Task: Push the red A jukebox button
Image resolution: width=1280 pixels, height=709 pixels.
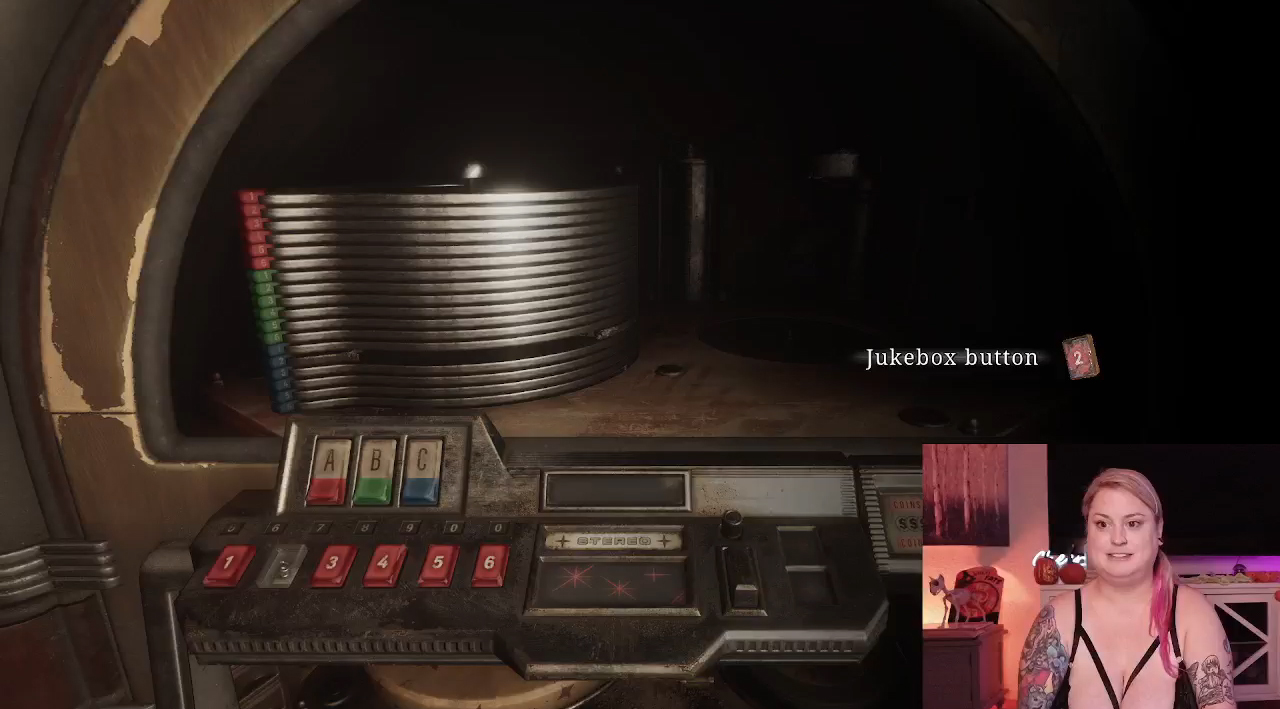Action: point(328,470)
